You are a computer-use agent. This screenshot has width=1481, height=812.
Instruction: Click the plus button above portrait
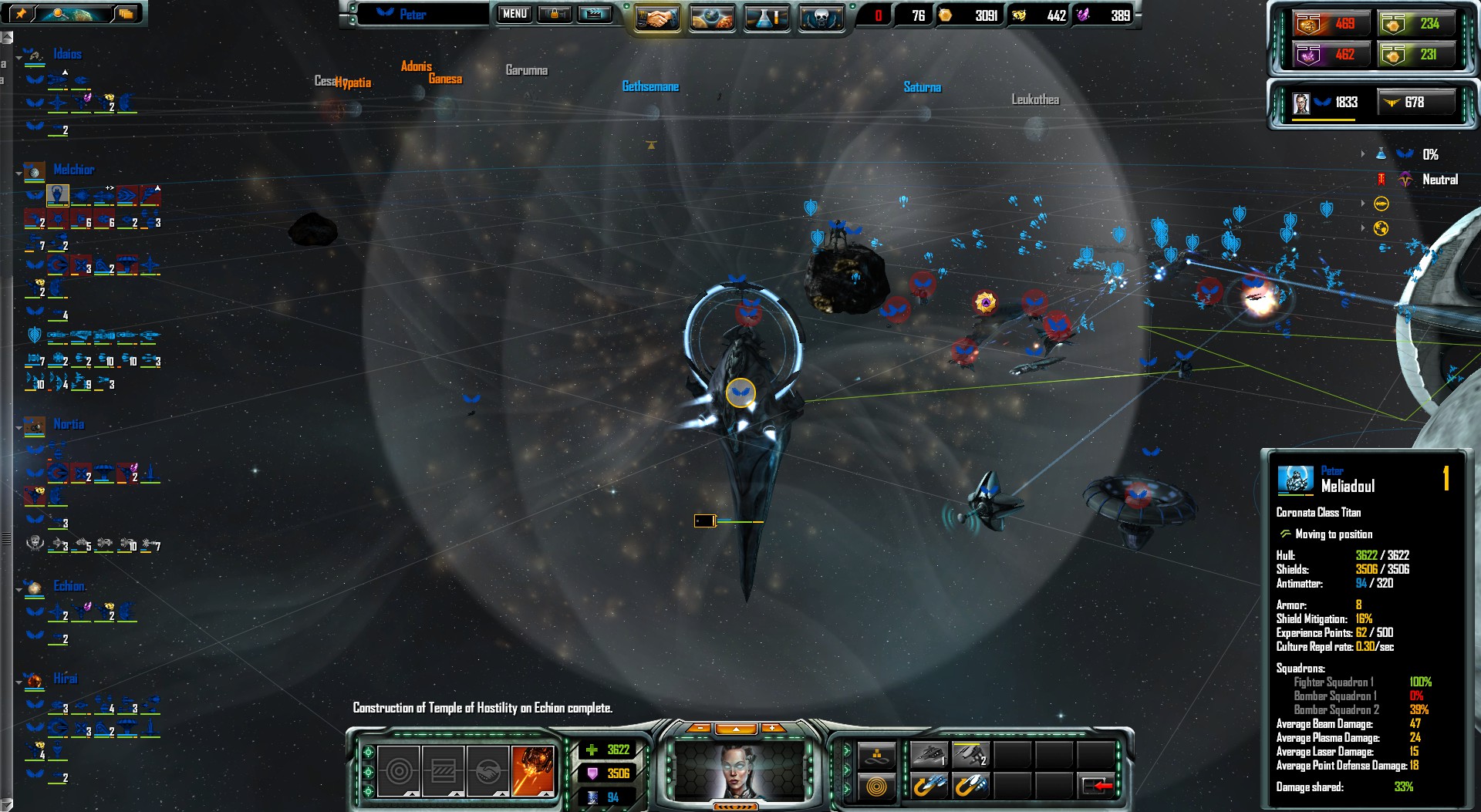[x=771, y=728]
